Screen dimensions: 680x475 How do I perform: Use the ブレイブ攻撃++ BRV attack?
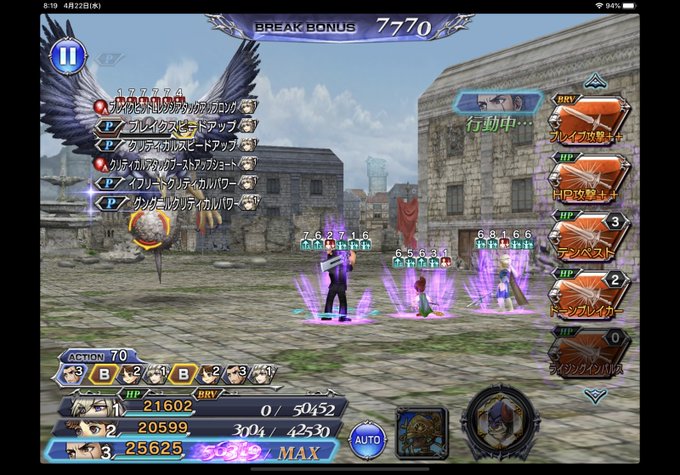click(x=588, y=122)
